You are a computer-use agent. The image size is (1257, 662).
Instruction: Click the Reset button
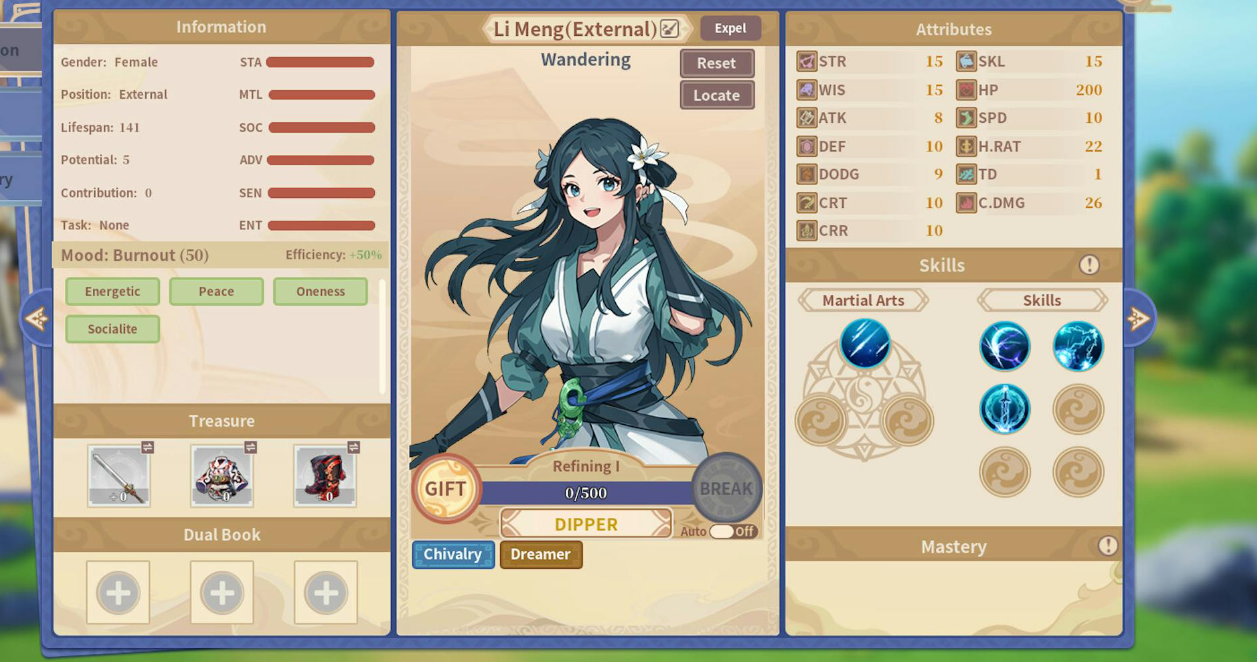click(x=717, y=63)
